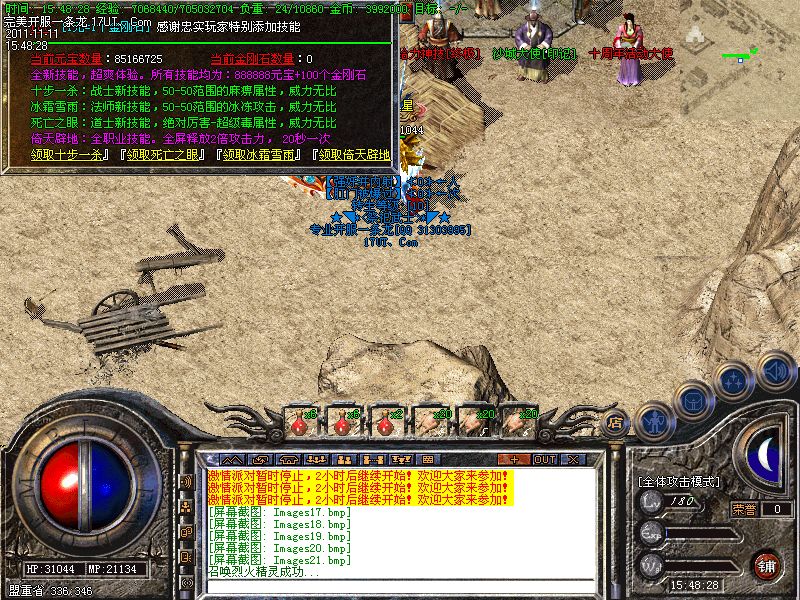Click the red 铺 stall button
This screenshot has height=600, width=800.
click(x=767, y=565)
